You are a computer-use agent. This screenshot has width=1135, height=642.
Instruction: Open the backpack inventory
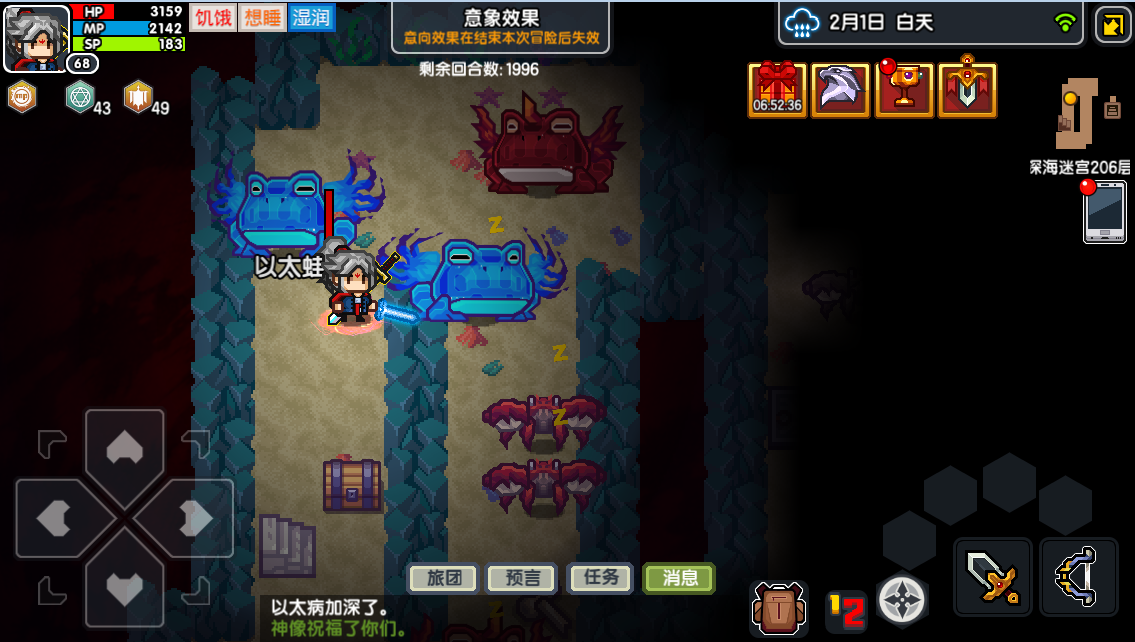pyautogui.click(x=779, y=607)
